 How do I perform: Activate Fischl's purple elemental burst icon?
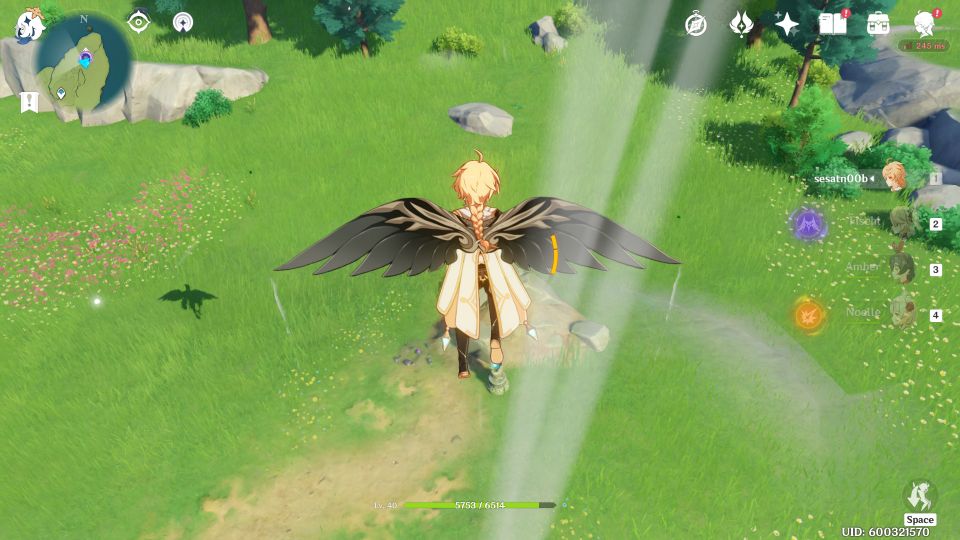point(808,224)
